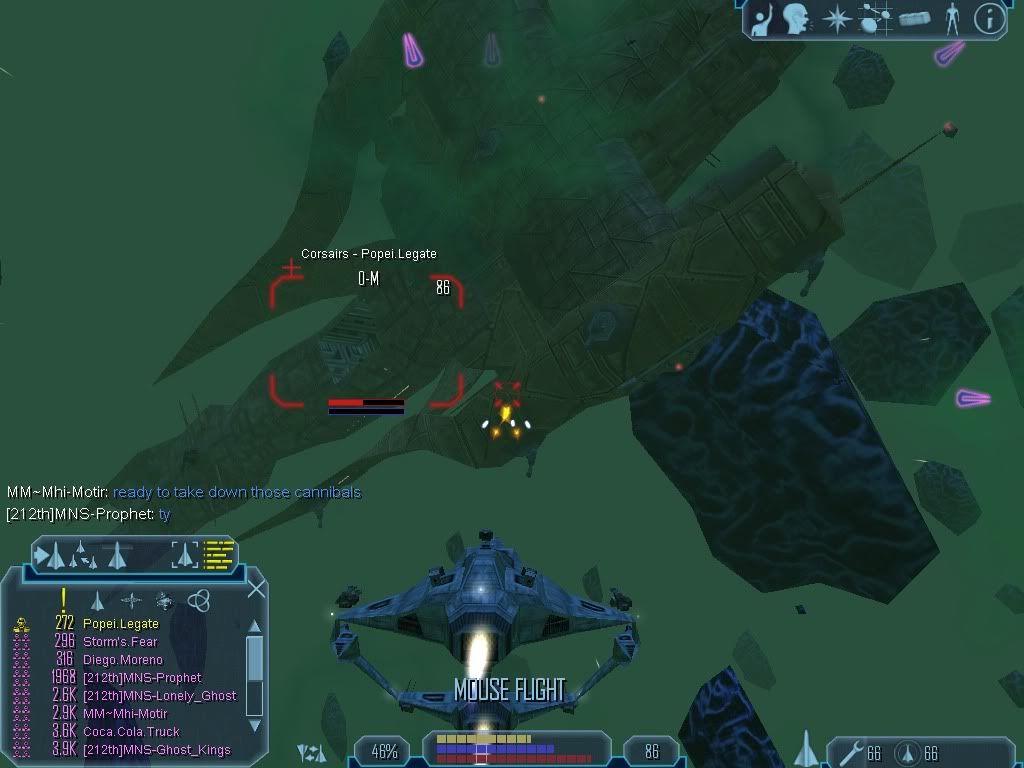Open the inventory cargo crate icon
This screenshot has width=1024, height=768.
click(x=914, y=18)
